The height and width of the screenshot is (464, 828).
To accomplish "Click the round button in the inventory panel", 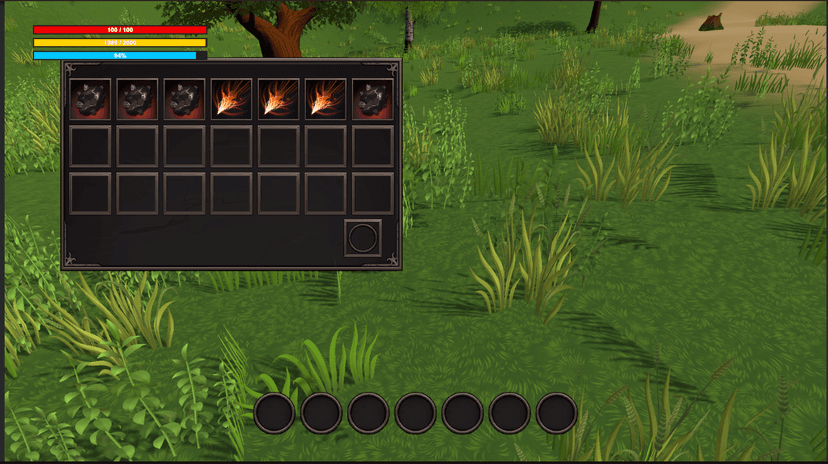I will (x=363, y=238).
